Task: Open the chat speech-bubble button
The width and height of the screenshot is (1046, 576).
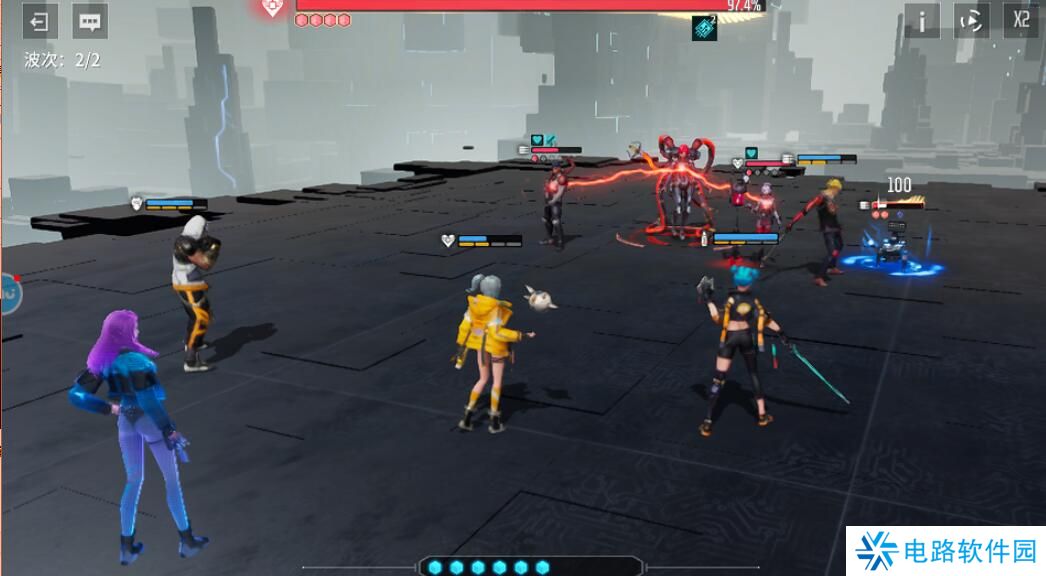Action: coord(90,21)
